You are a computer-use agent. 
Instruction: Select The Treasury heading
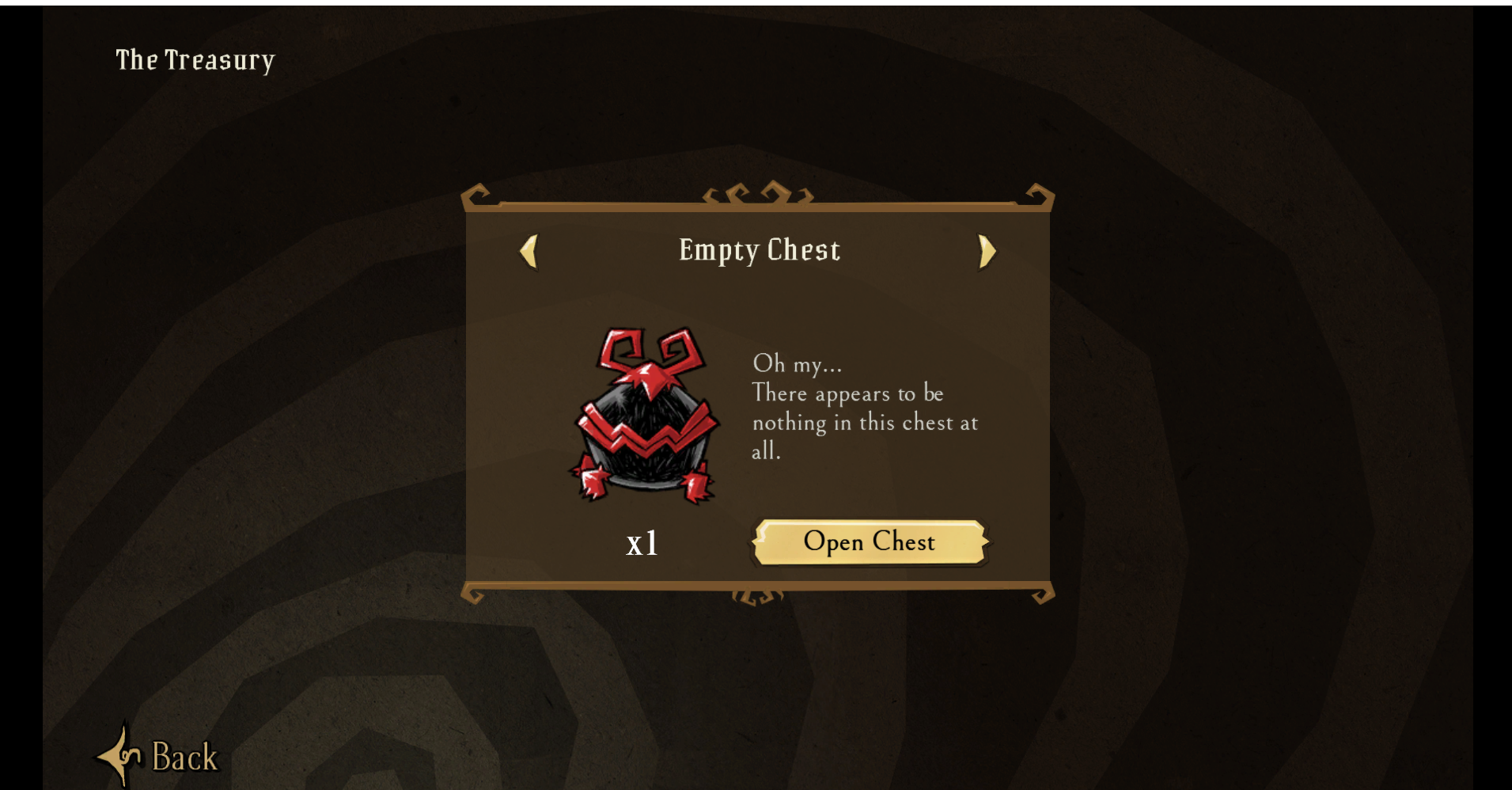[x=195, y=60]
